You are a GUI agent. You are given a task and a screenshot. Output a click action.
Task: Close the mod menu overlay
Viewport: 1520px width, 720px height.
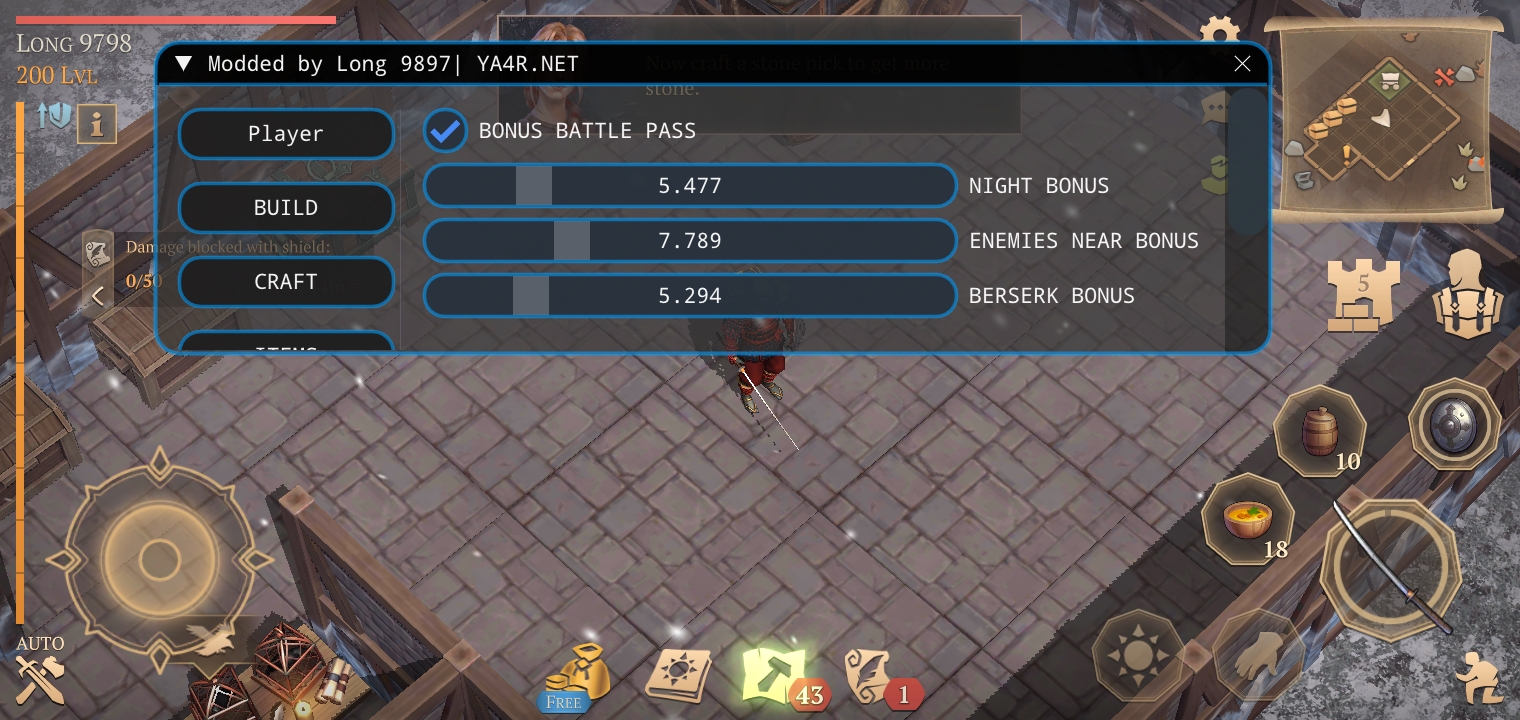tap(1242, 64)
